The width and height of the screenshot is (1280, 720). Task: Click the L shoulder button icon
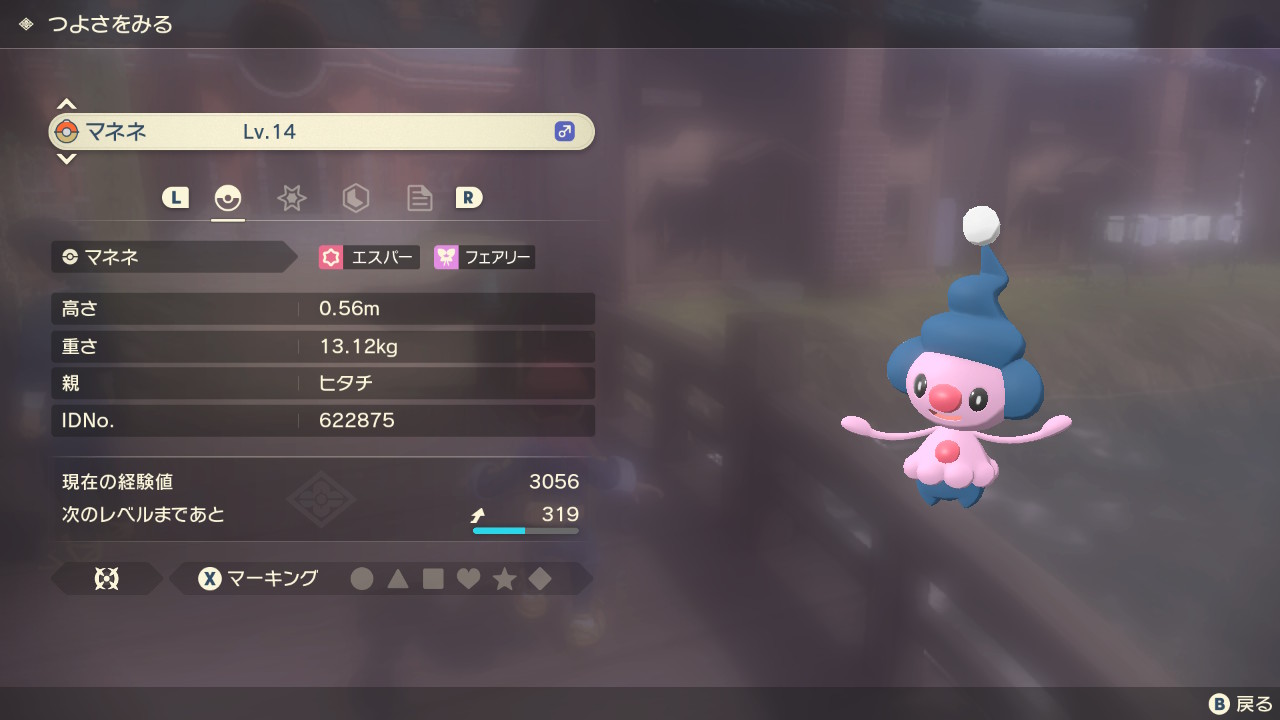pos(175,198)
